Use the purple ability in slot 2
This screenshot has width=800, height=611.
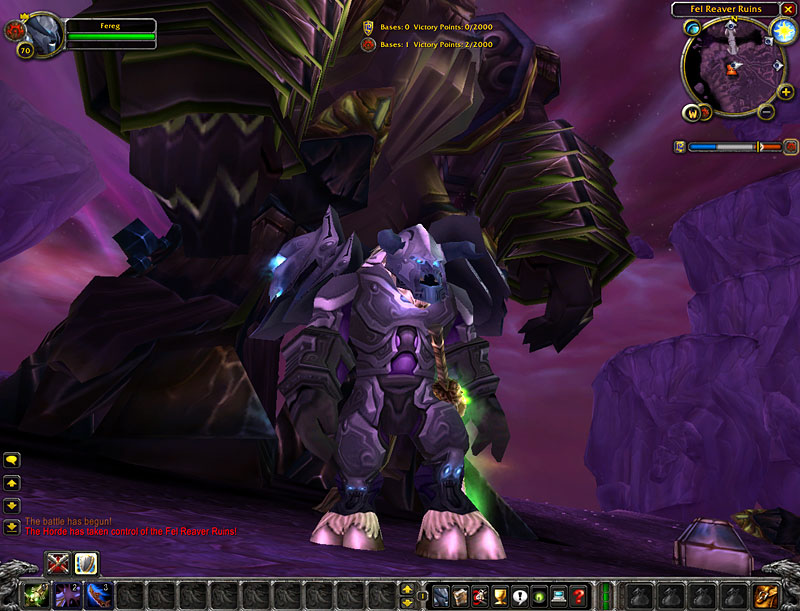(66, 594)
